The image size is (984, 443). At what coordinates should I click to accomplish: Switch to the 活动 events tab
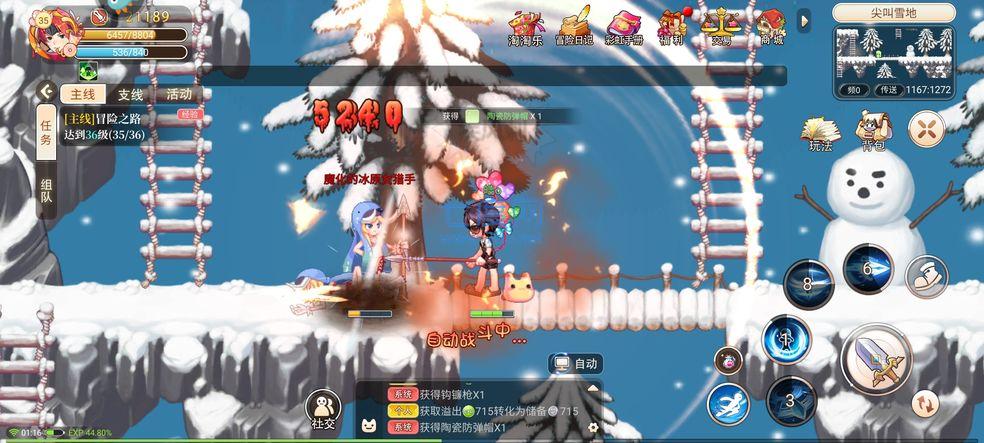pos(179,95)
